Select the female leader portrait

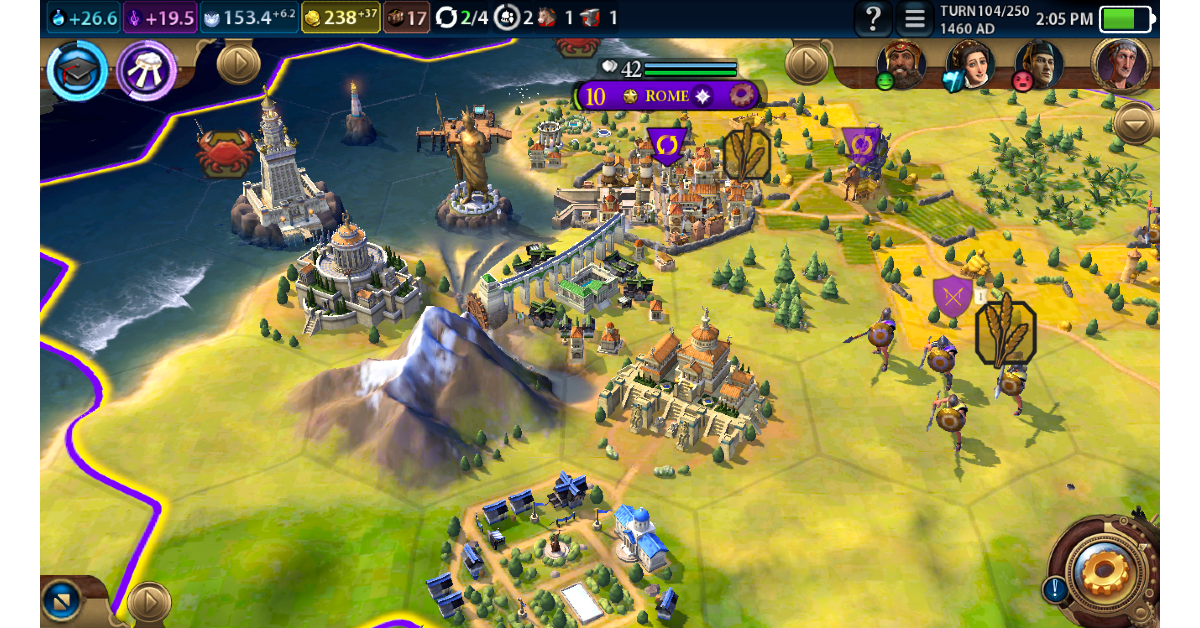coord(968,64)
